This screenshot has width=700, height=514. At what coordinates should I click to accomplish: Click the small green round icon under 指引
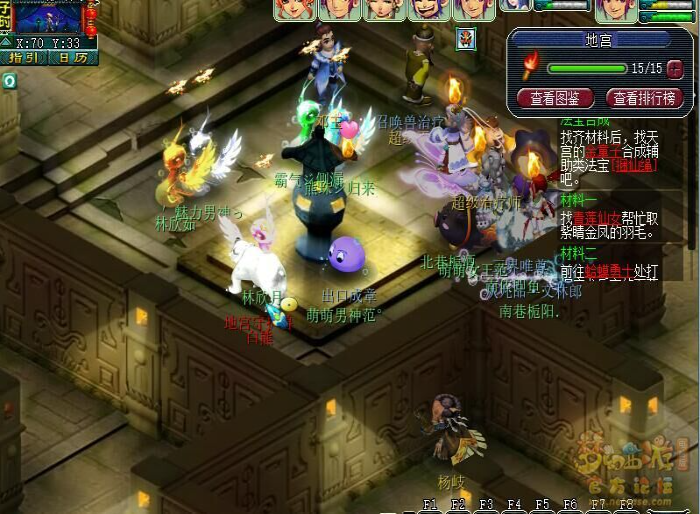[x=9, y=80]
